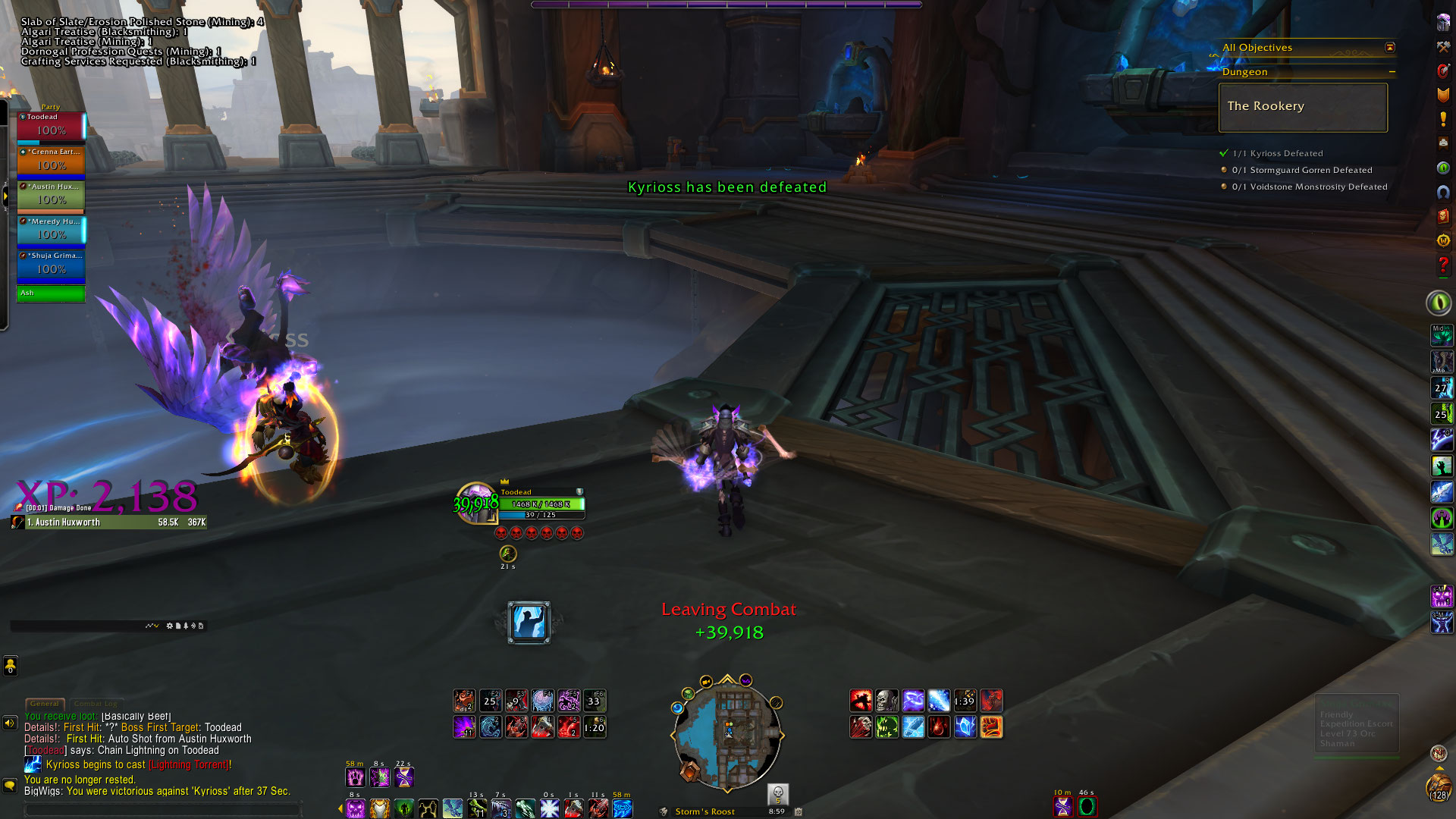Open the yellow exclamation quest log icon
Viewport: 1456px width, 819px height.
1442,119
